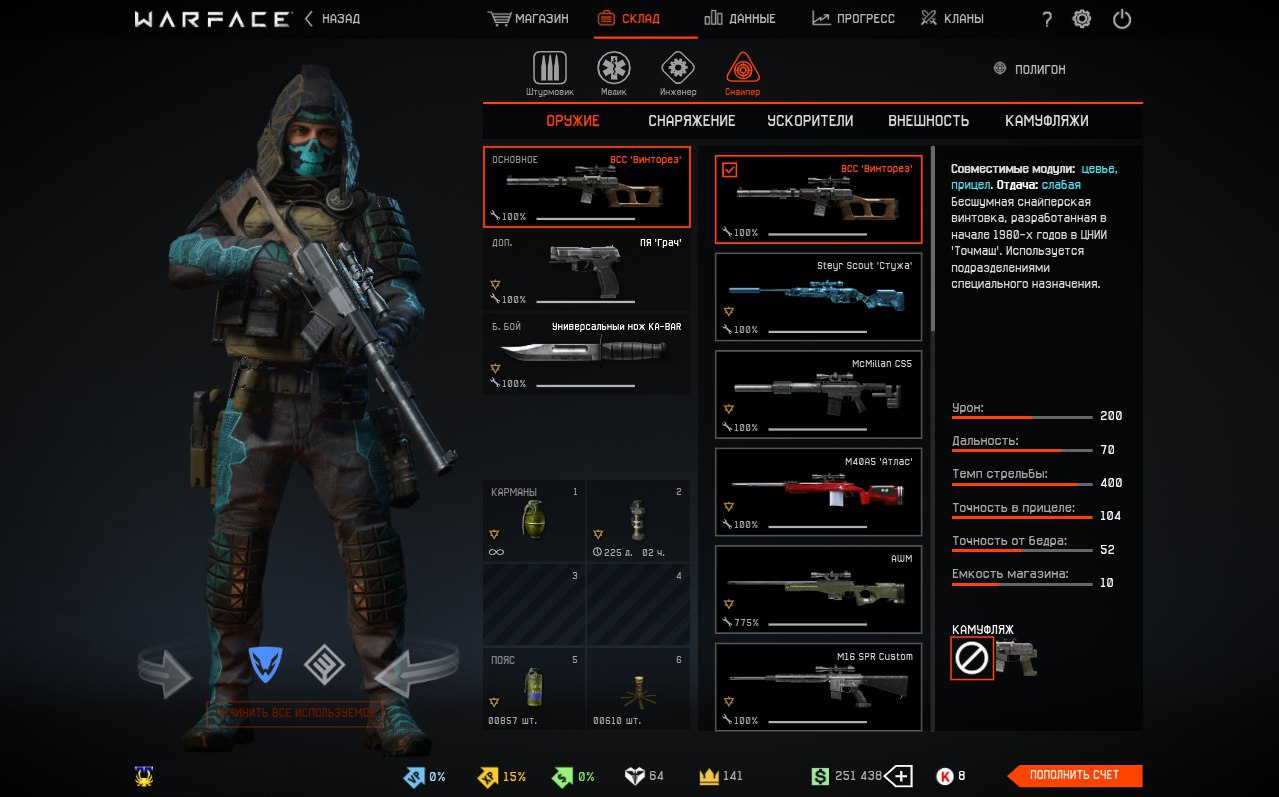1279x797 pixels.
Task: Switch to the Ускорители tab
Action: coord(810,121)
